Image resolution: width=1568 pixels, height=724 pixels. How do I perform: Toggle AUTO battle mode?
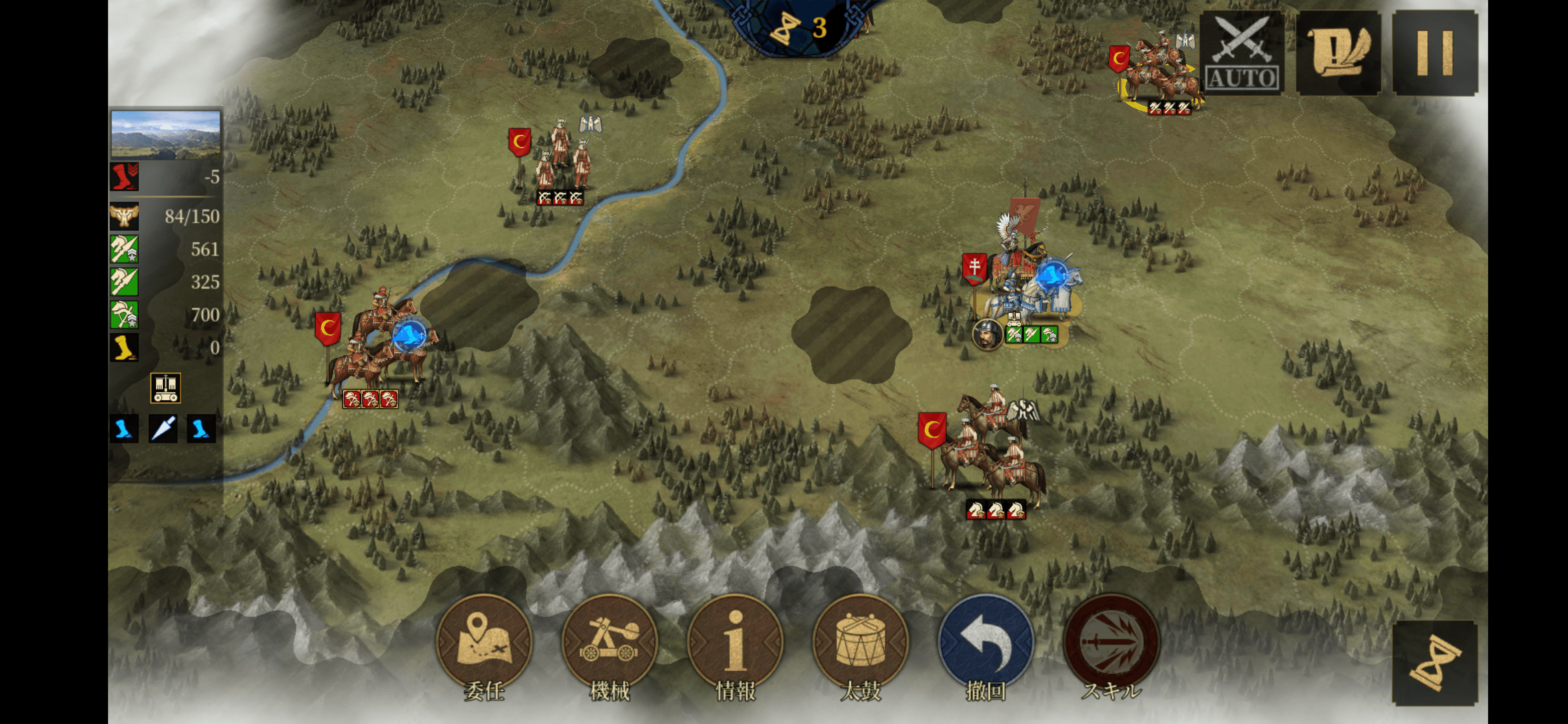tap(1242, 54)
